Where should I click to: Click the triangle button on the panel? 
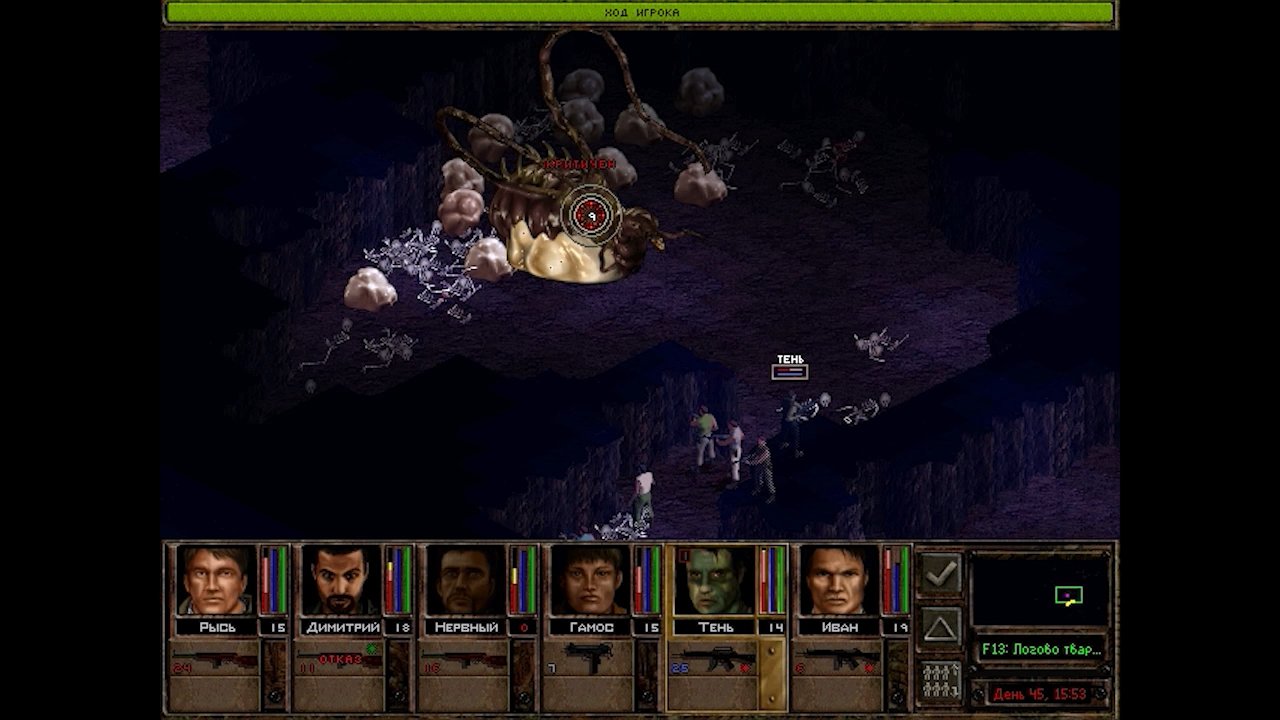pos(940,628)
